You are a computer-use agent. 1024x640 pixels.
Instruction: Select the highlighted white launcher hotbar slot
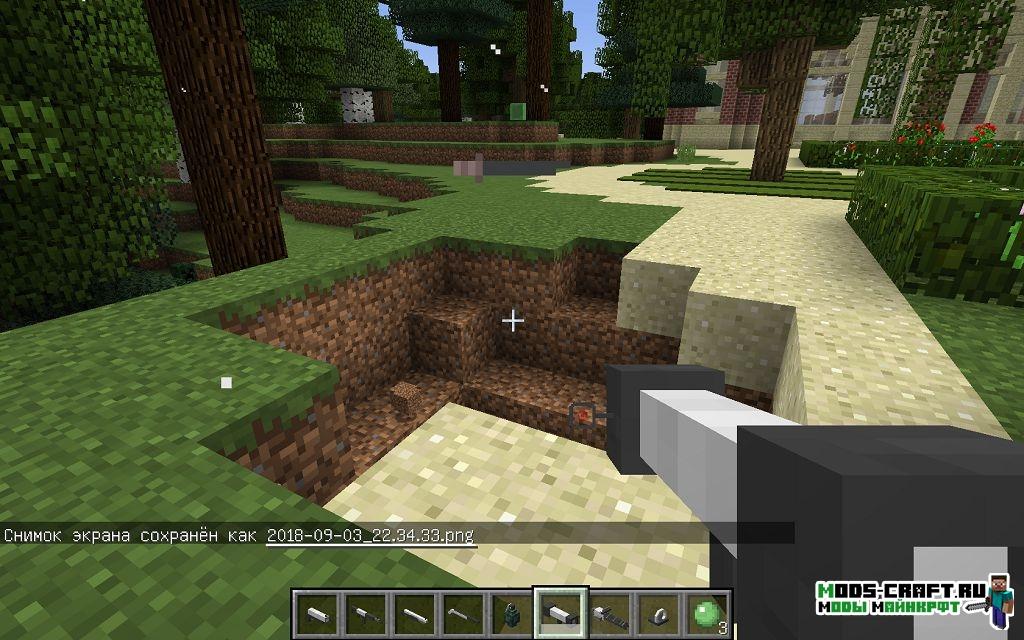coord(560,611)
